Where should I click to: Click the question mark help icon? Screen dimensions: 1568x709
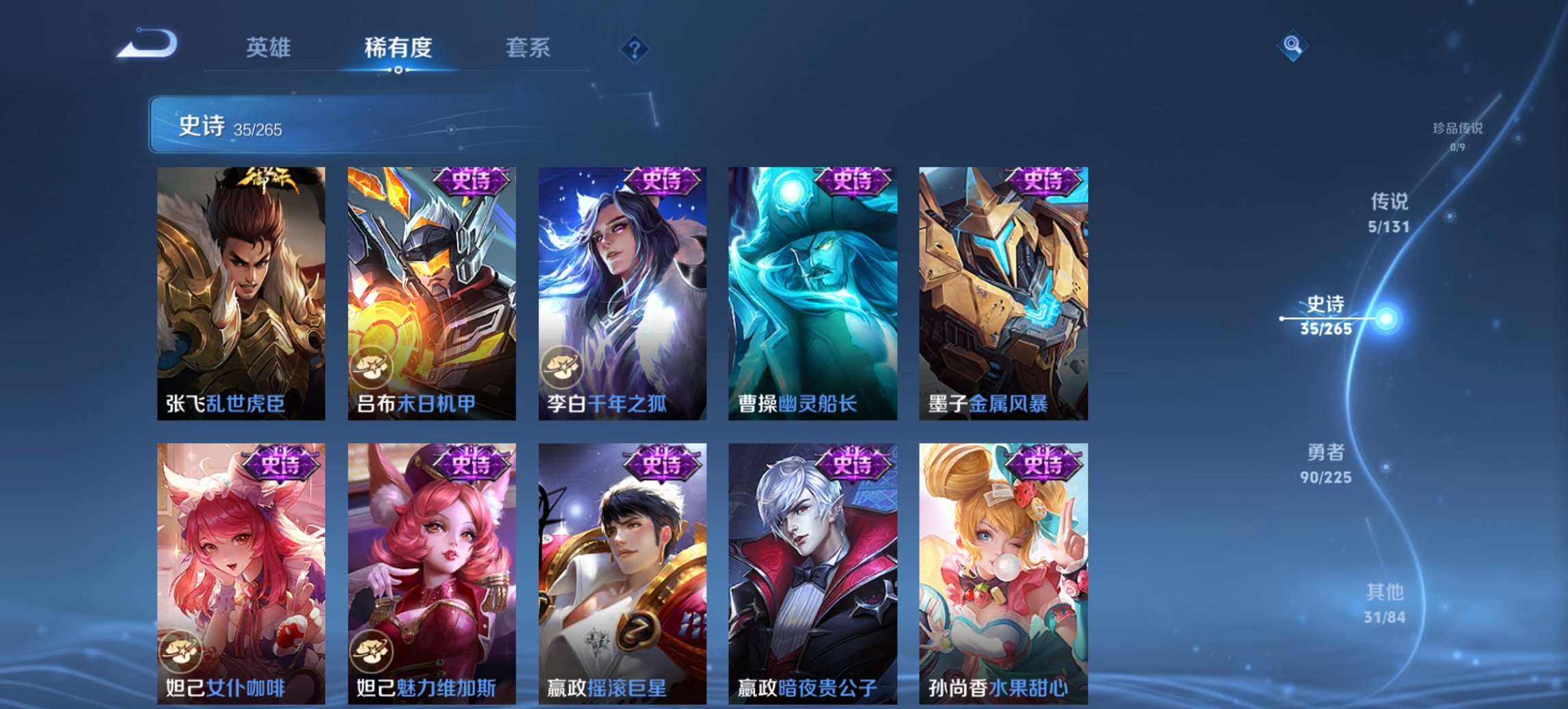click(x=635, y=49)
